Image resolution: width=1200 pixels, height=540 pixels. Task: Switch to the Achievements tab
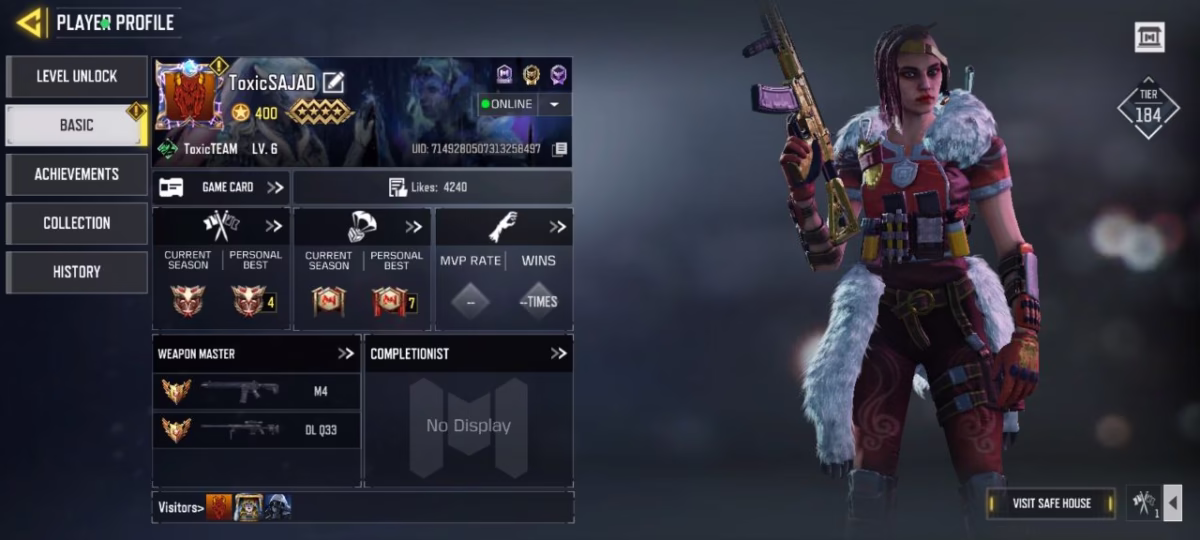tap(77, 174)
